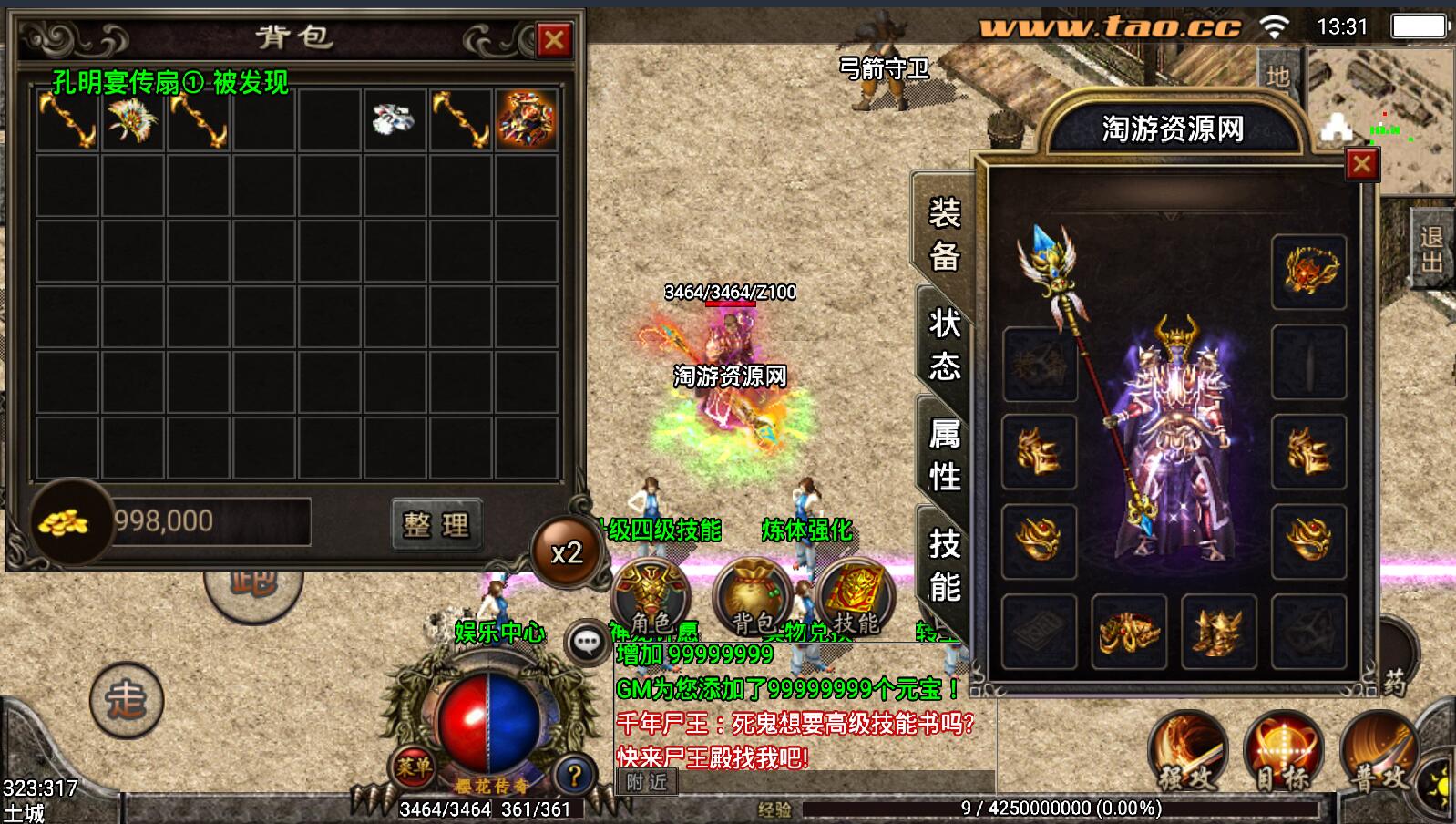Toggle the 走 walk mode button
Screen dimensions: 1456x824
pos(126,700)
